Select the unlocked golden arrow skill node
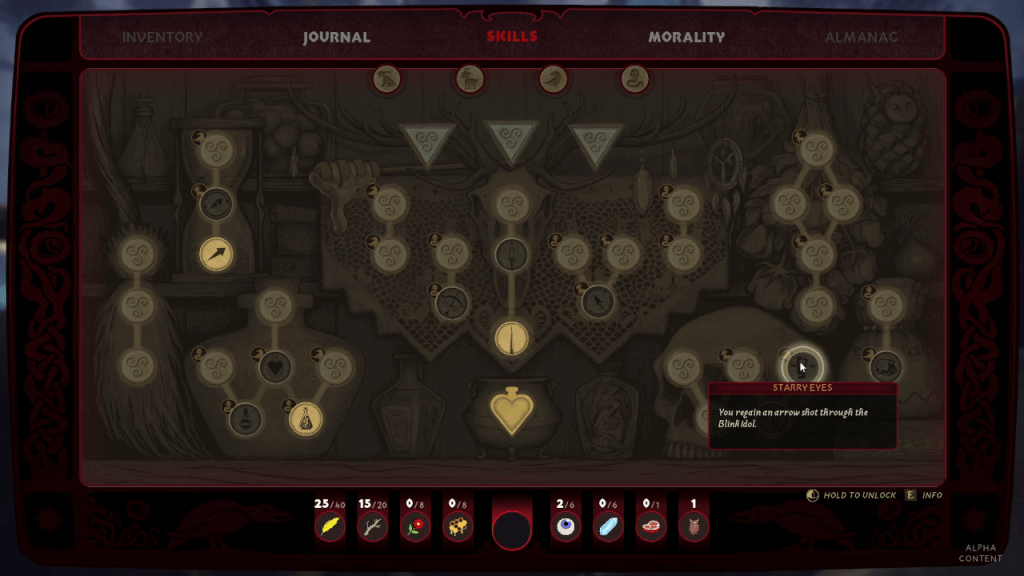 click(217, 255)
